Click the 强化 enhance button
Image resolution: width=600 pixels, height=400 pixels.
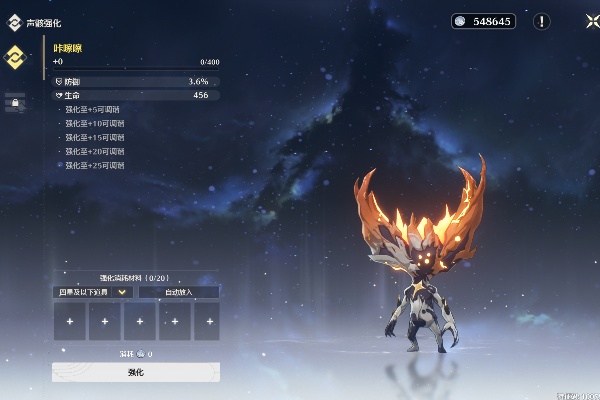(x=136, y=372)
